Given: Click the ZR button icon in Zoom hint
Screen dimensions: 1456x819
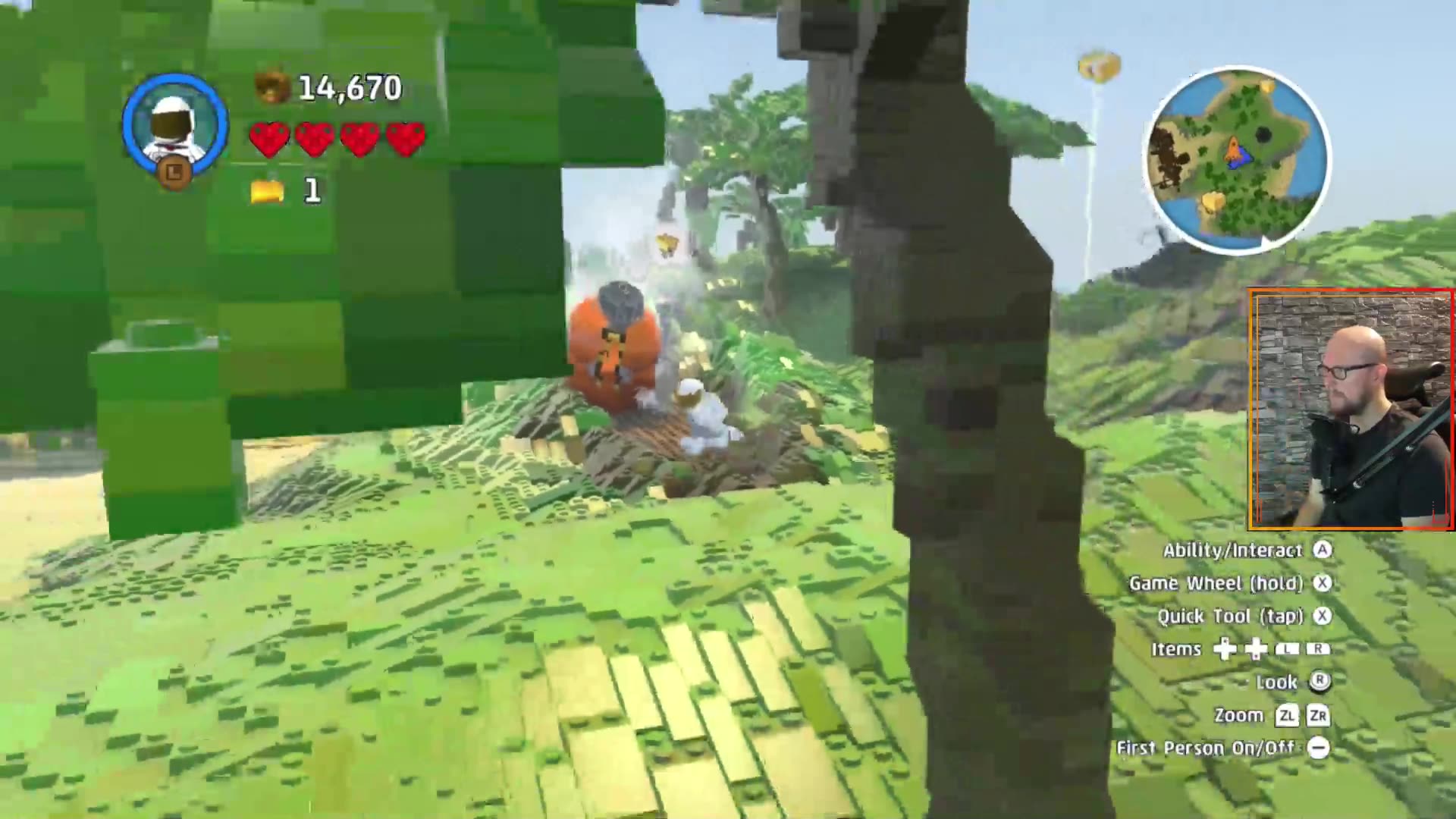Looking at the screenshot, I should (x=1319, y=716).
